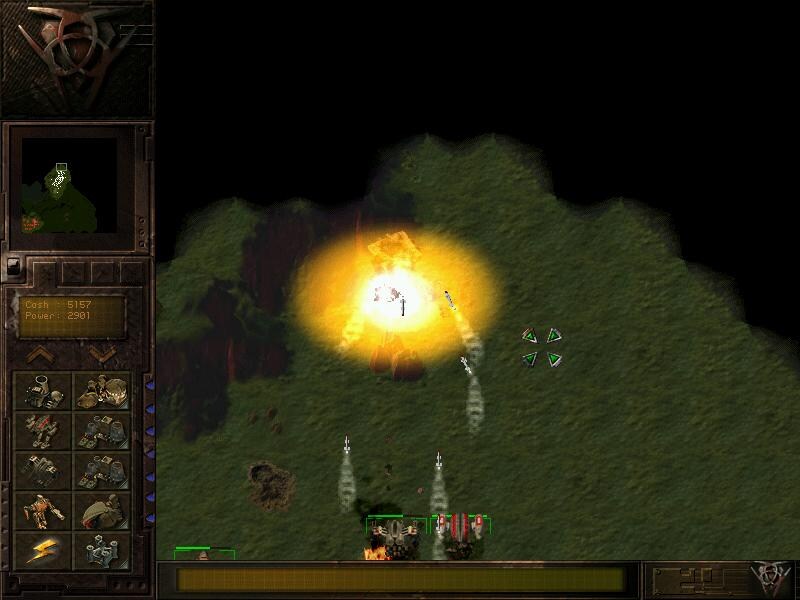Select the smokestack factory build icon
The width and height of the screenshot is (800, 600).
tap(42, 390)
